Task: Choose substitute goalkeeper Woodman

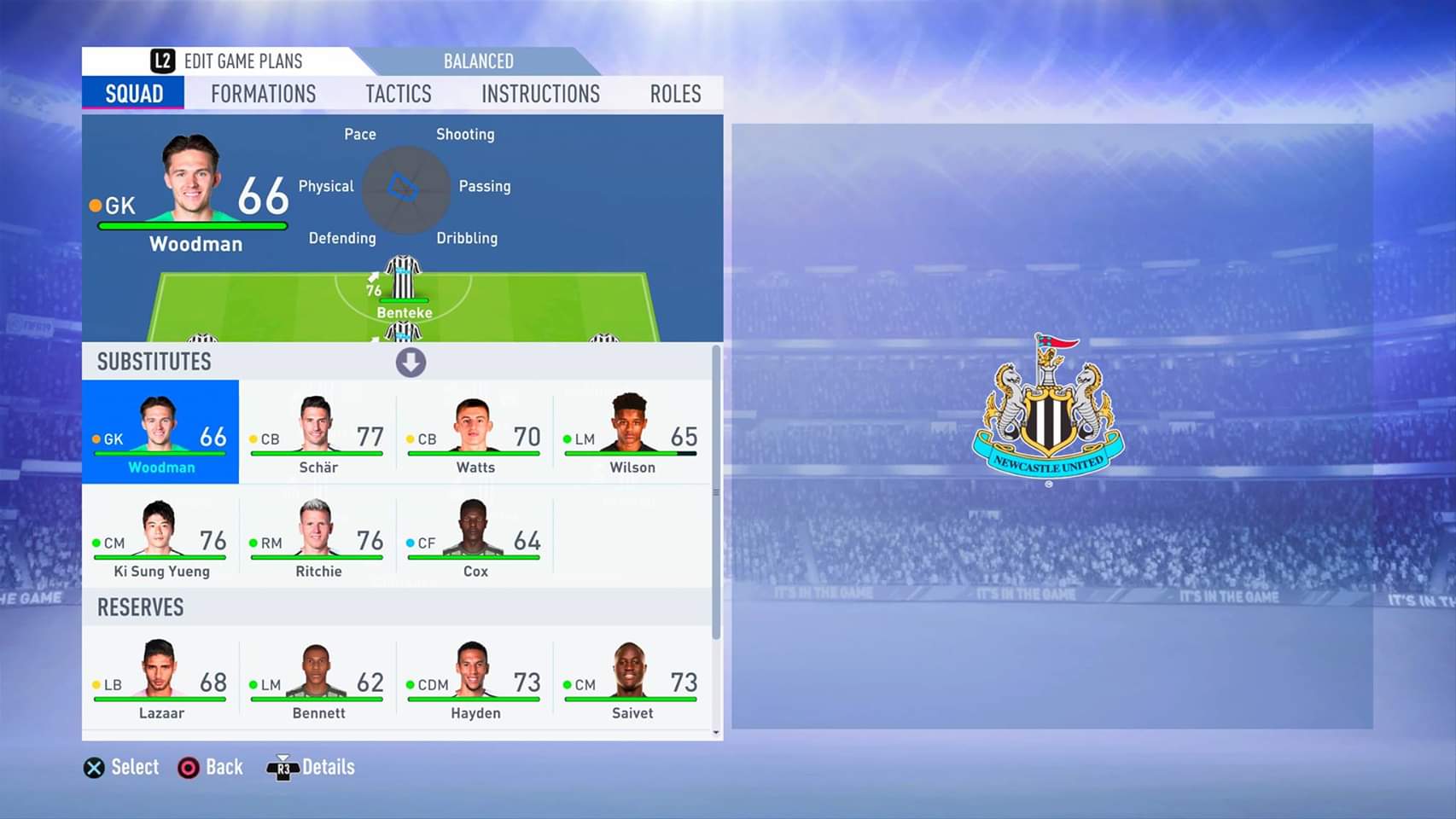Action: click(160, 433)
